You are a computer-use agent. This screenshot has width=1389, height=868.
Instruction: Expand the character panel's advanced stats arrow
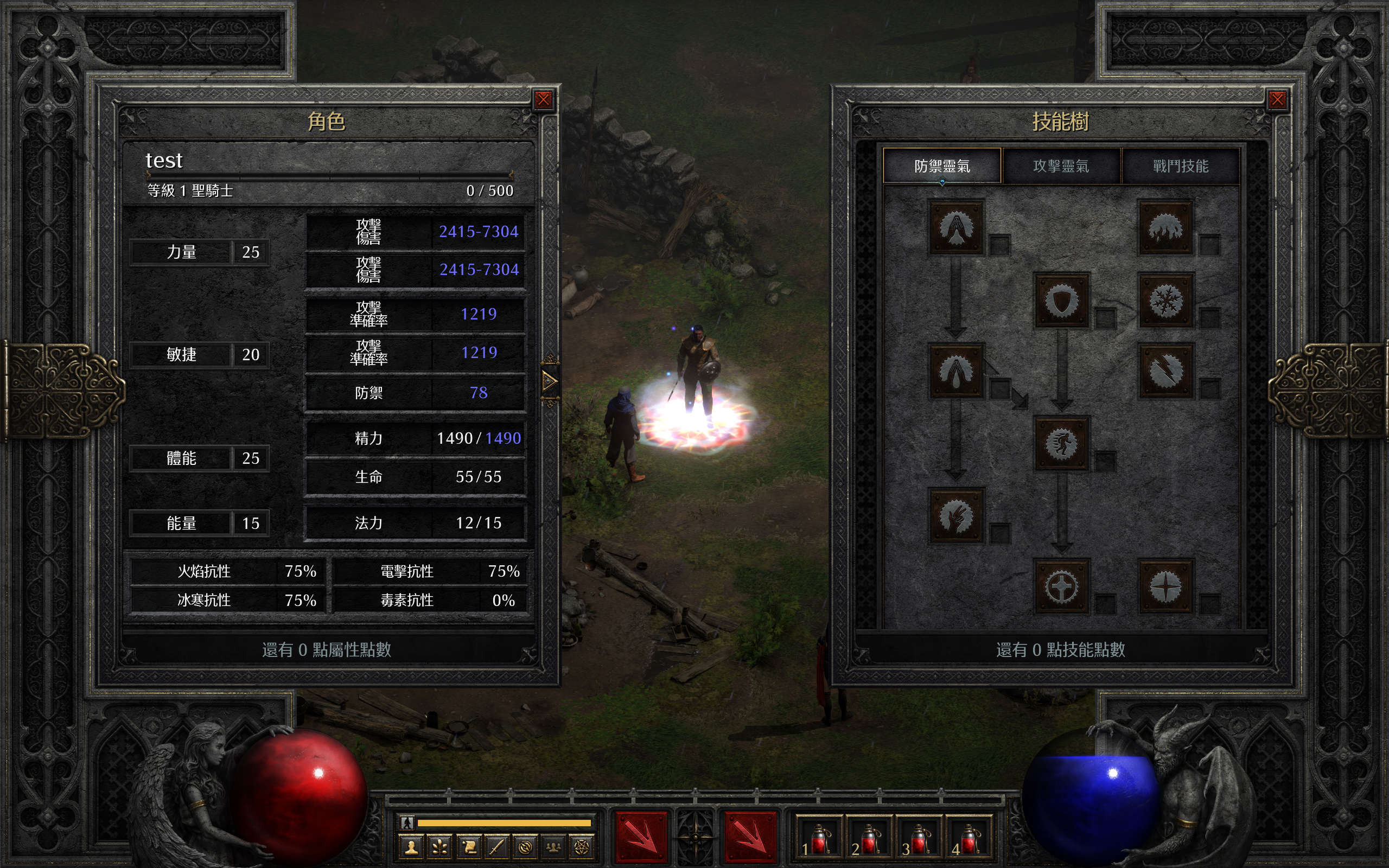(549, 381)
